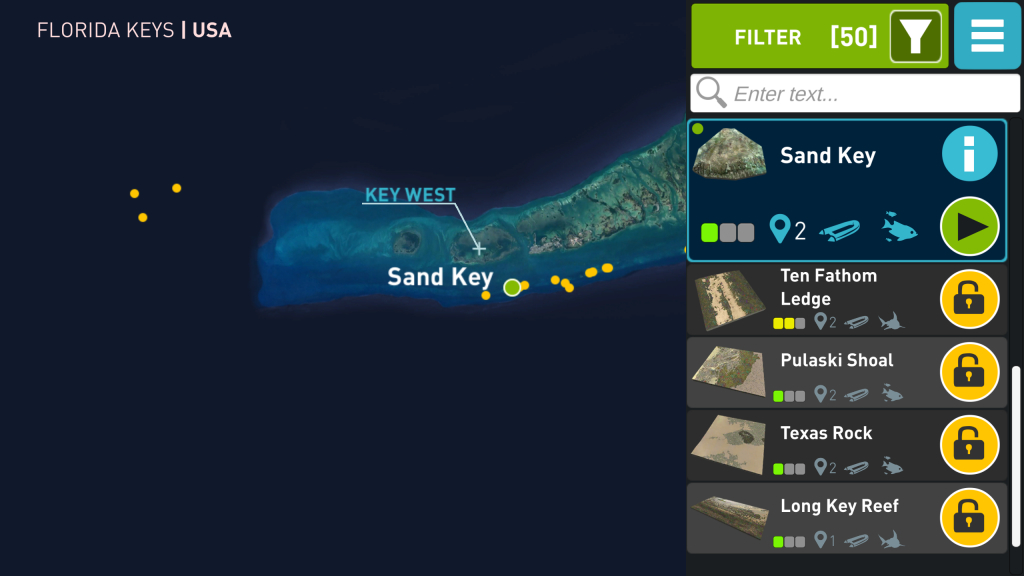Unlock Pulaski Shoal
The image size is (1024, 576).
coord(969,372)
